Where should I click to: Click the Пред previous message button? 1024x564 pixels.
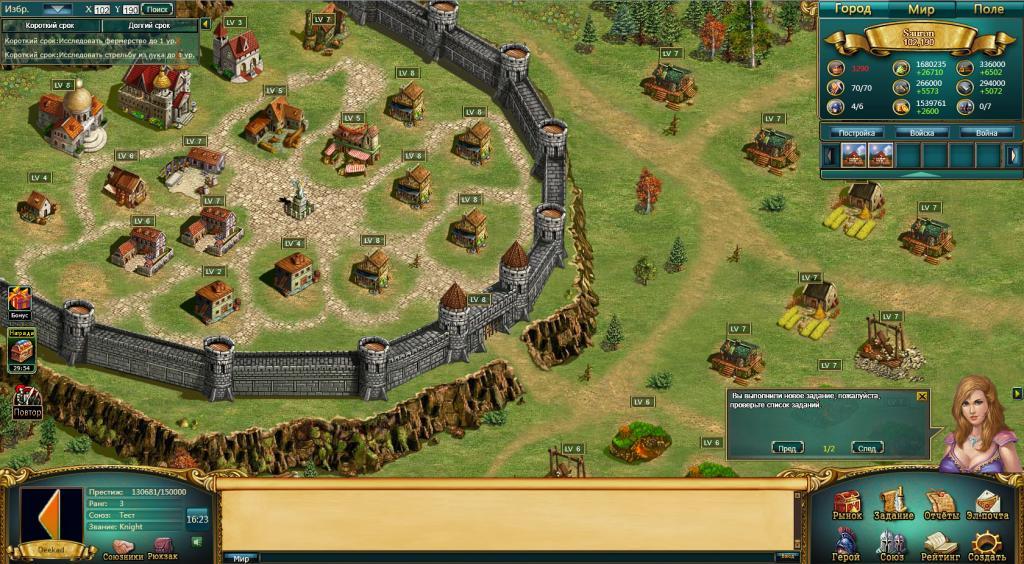click(790, 448)
